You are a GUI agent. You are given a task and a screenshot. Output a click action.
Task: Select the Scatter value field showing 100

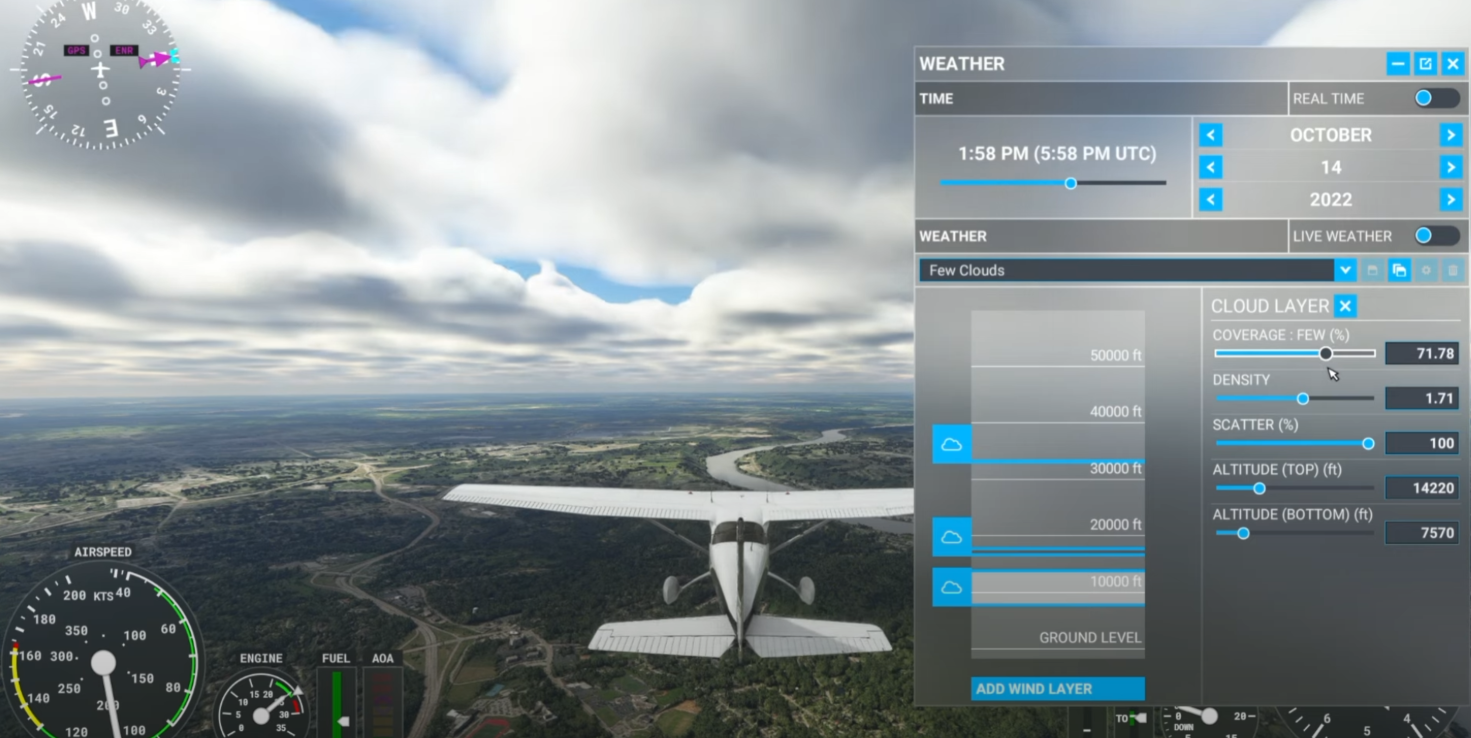point(1421,443)
